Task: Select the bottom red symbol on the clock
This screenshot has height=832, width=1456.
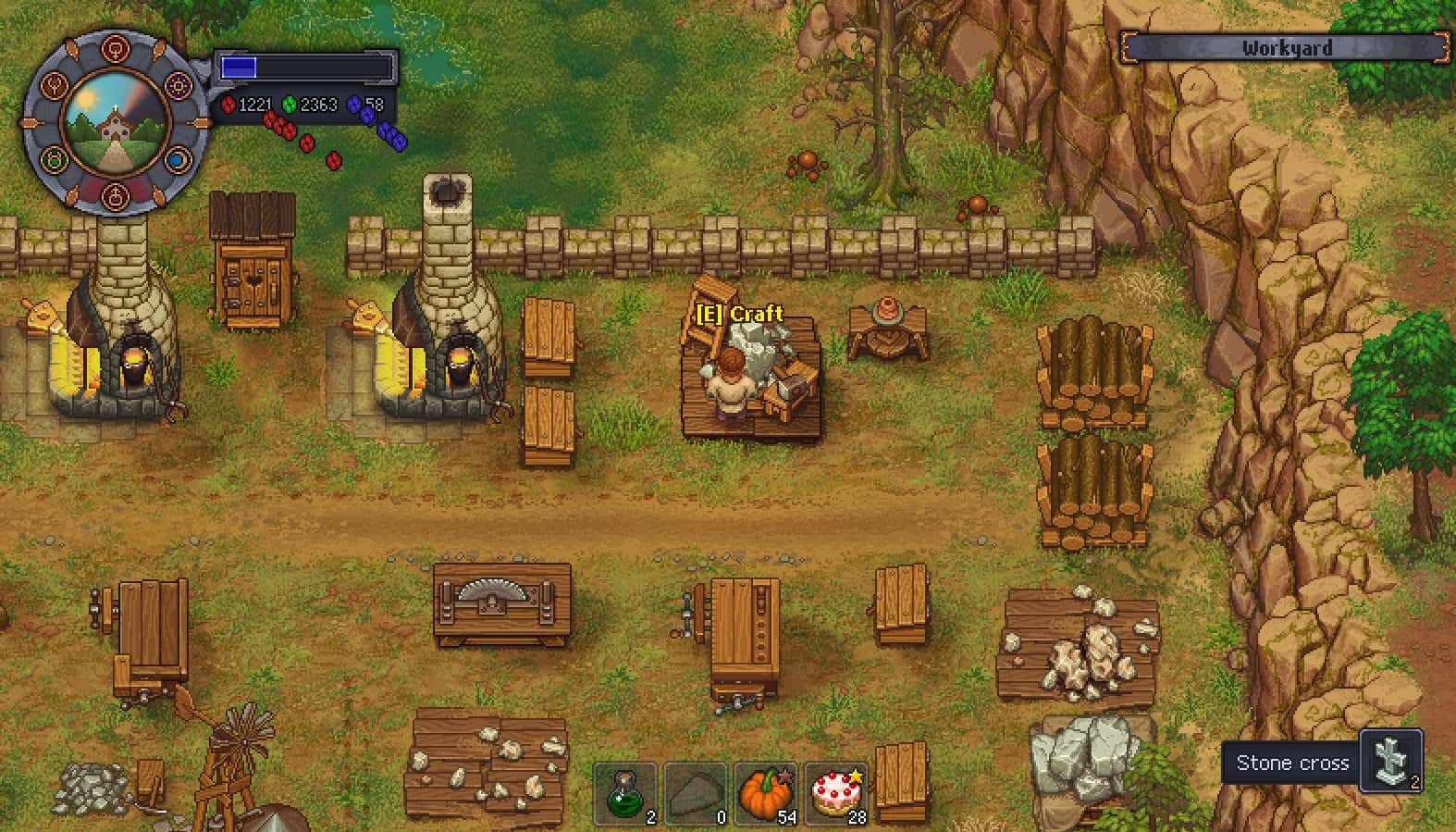Action: (115, 197)
